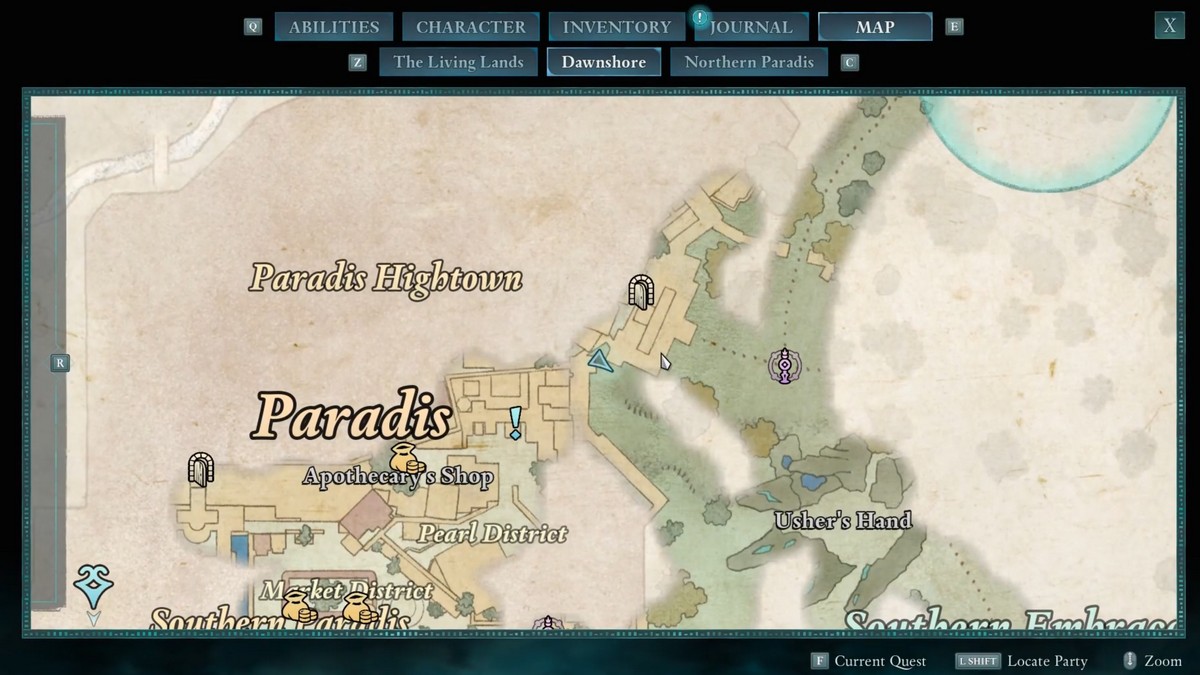The width and height of the screenshot is (1200, 675).
Task: Select the blue fast-travel beacon marker
Action: coord(93,586)
